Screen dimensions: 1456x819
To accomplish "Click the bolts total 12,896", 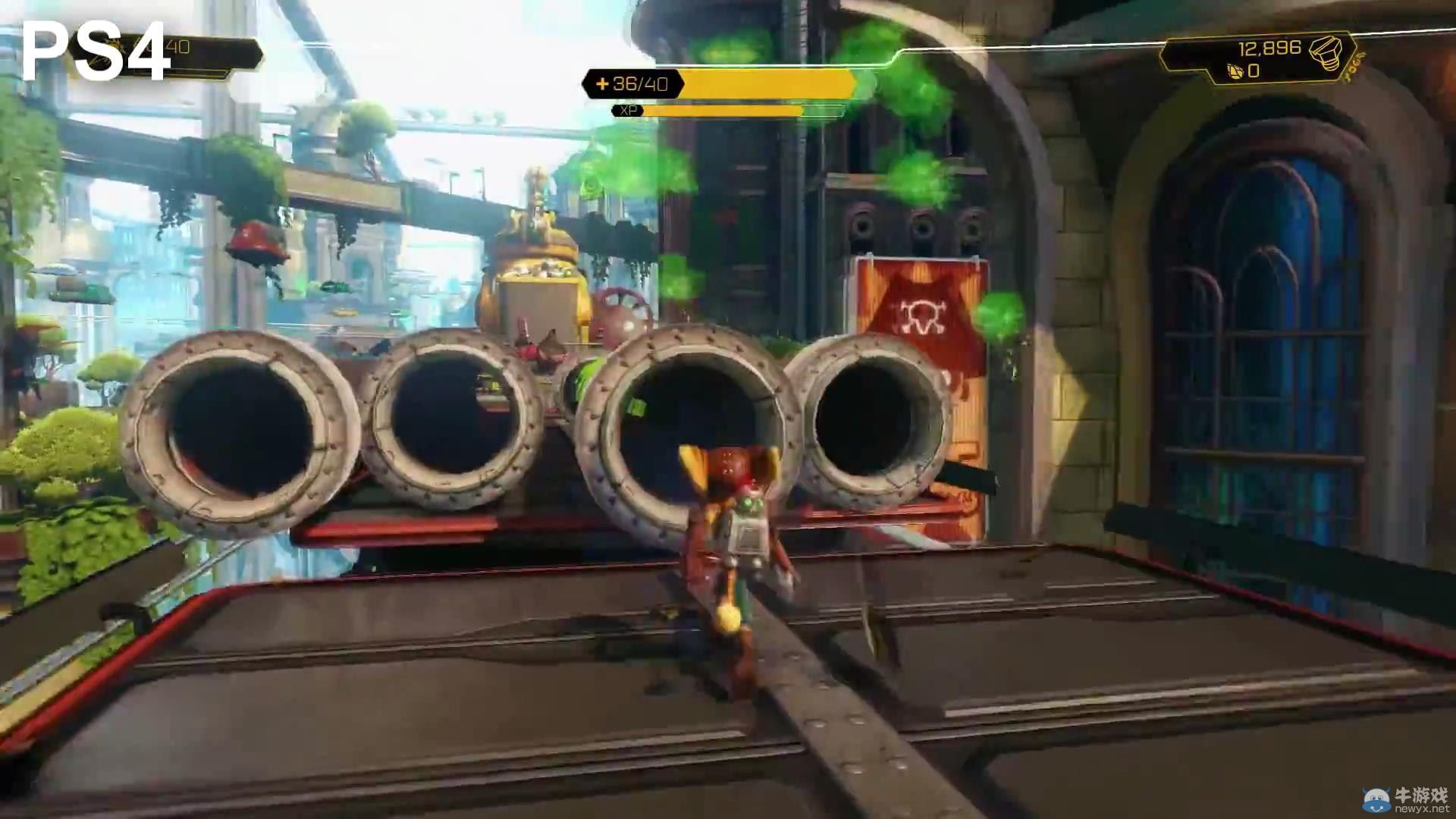I will [x=1271, y=48].
